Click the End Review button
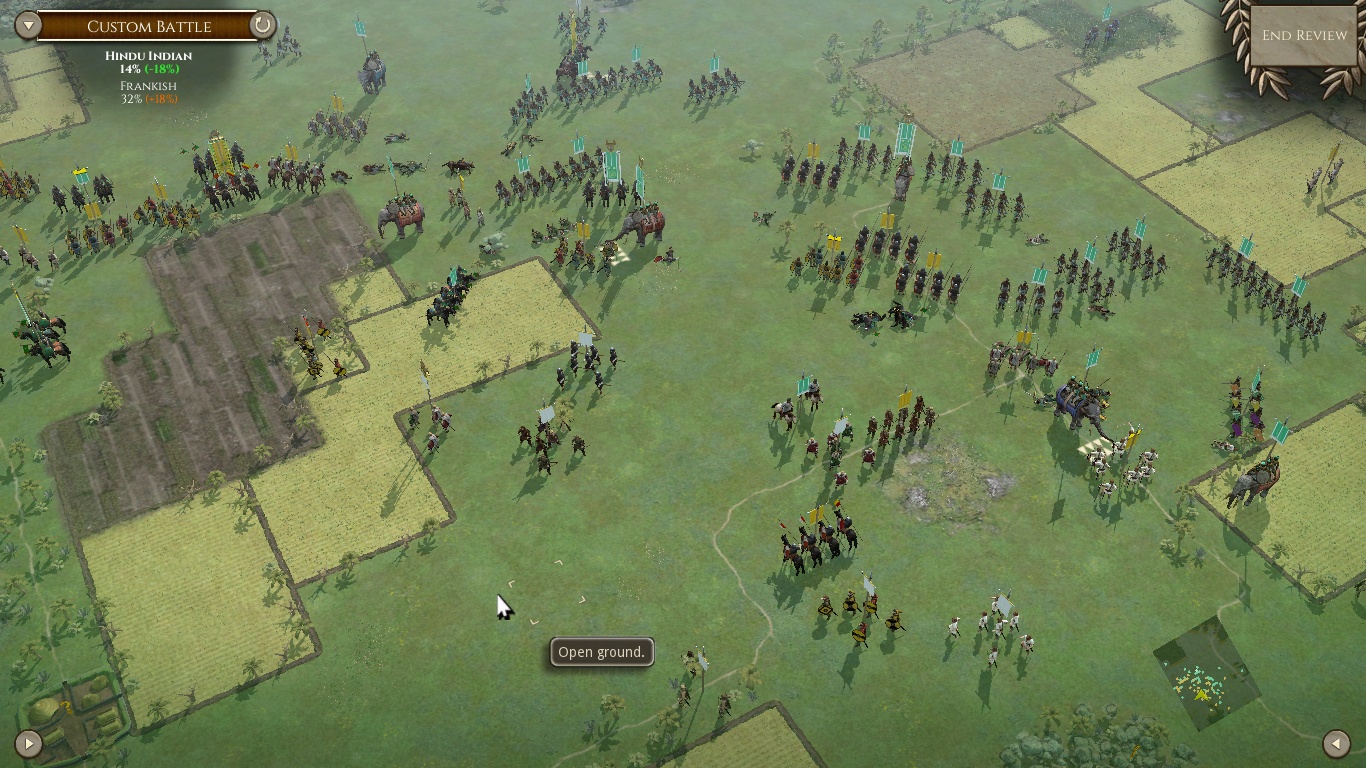Screen dimensions: 1366x768 pos(1304,36)
